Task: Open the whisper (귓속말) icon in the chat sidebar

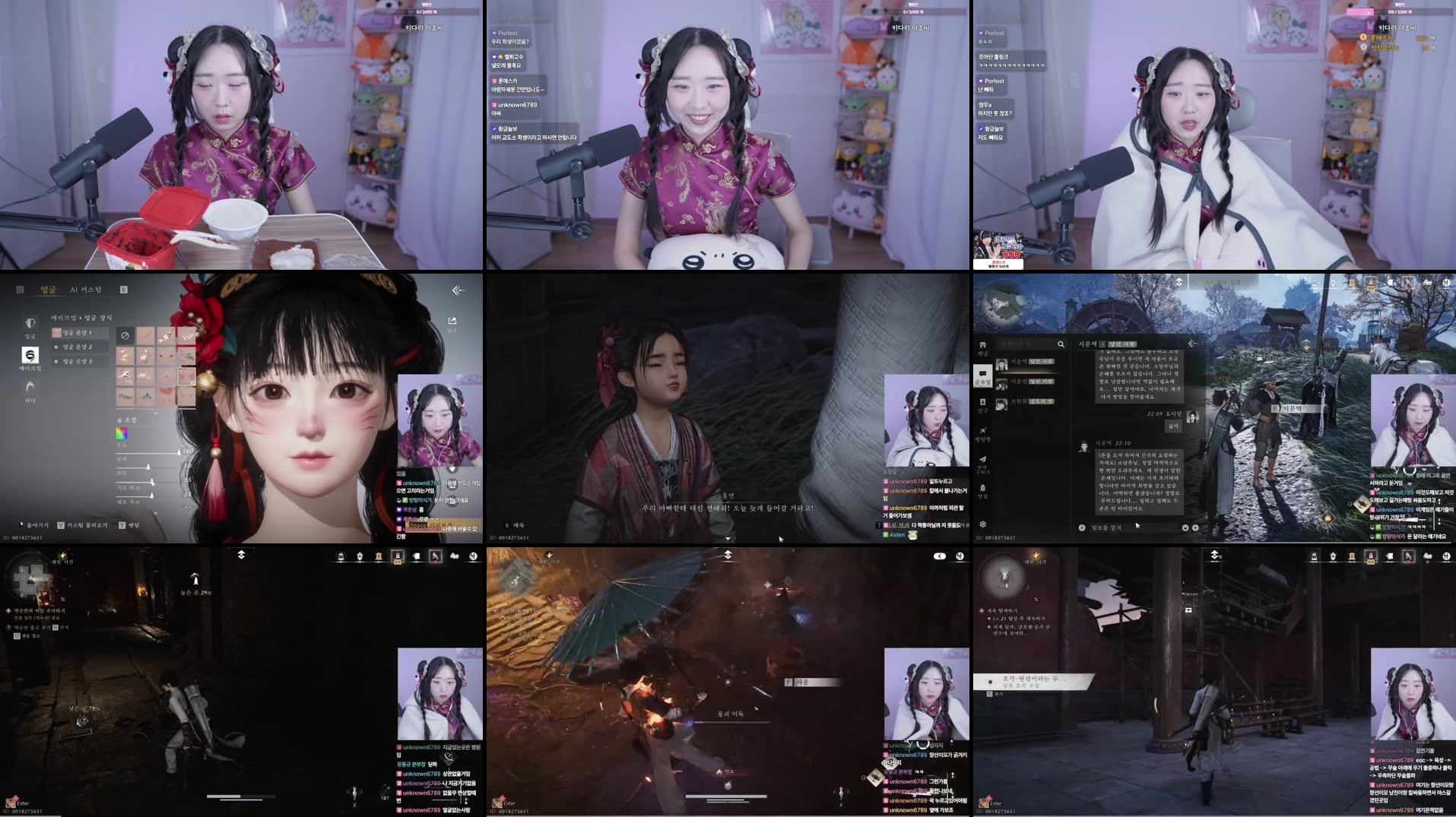Action: pyautogui.click(x=983, y=374)
